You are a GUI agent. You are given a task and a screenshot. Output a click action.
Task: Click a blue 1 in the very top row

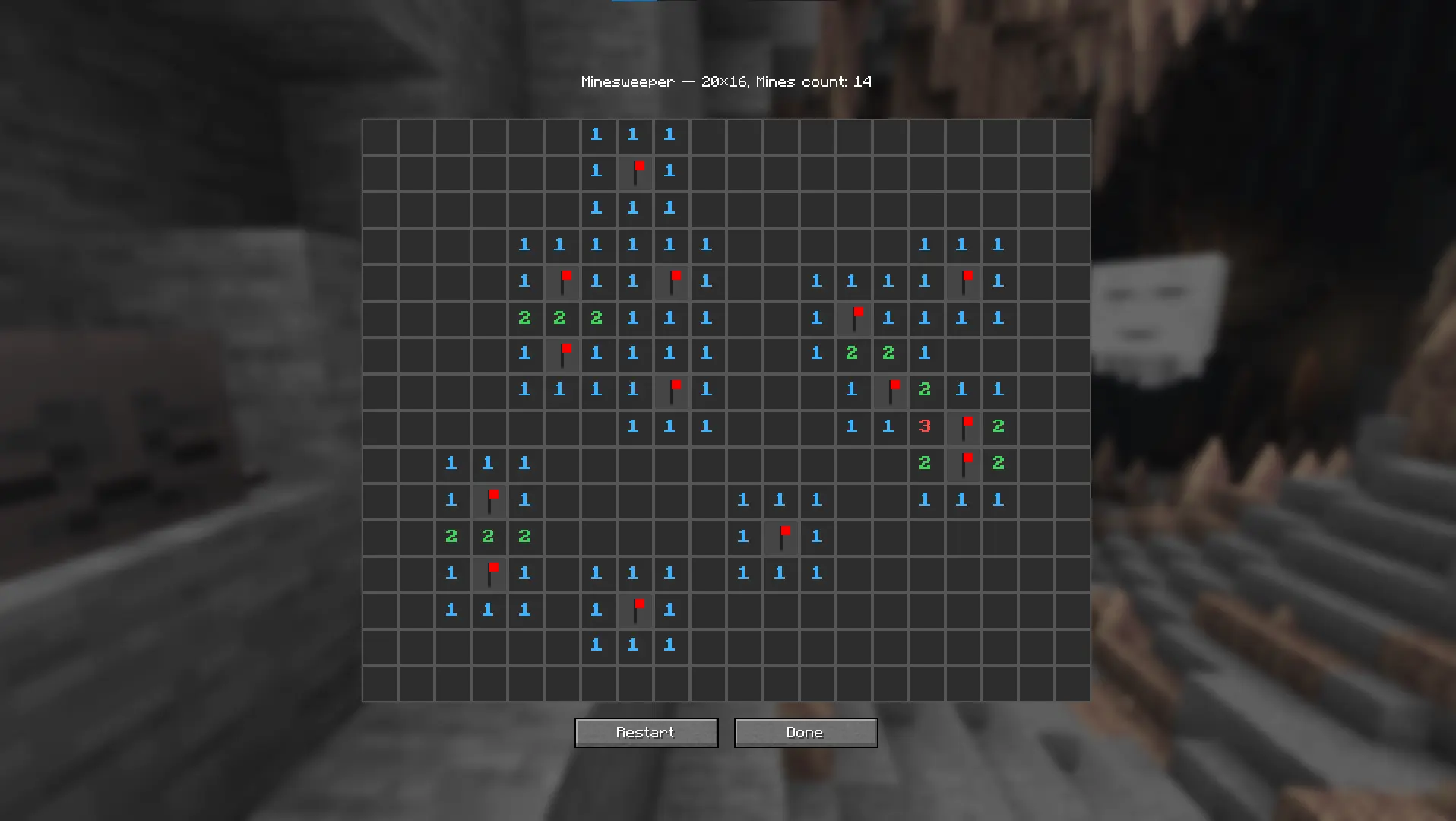click(x=633, y=135)
